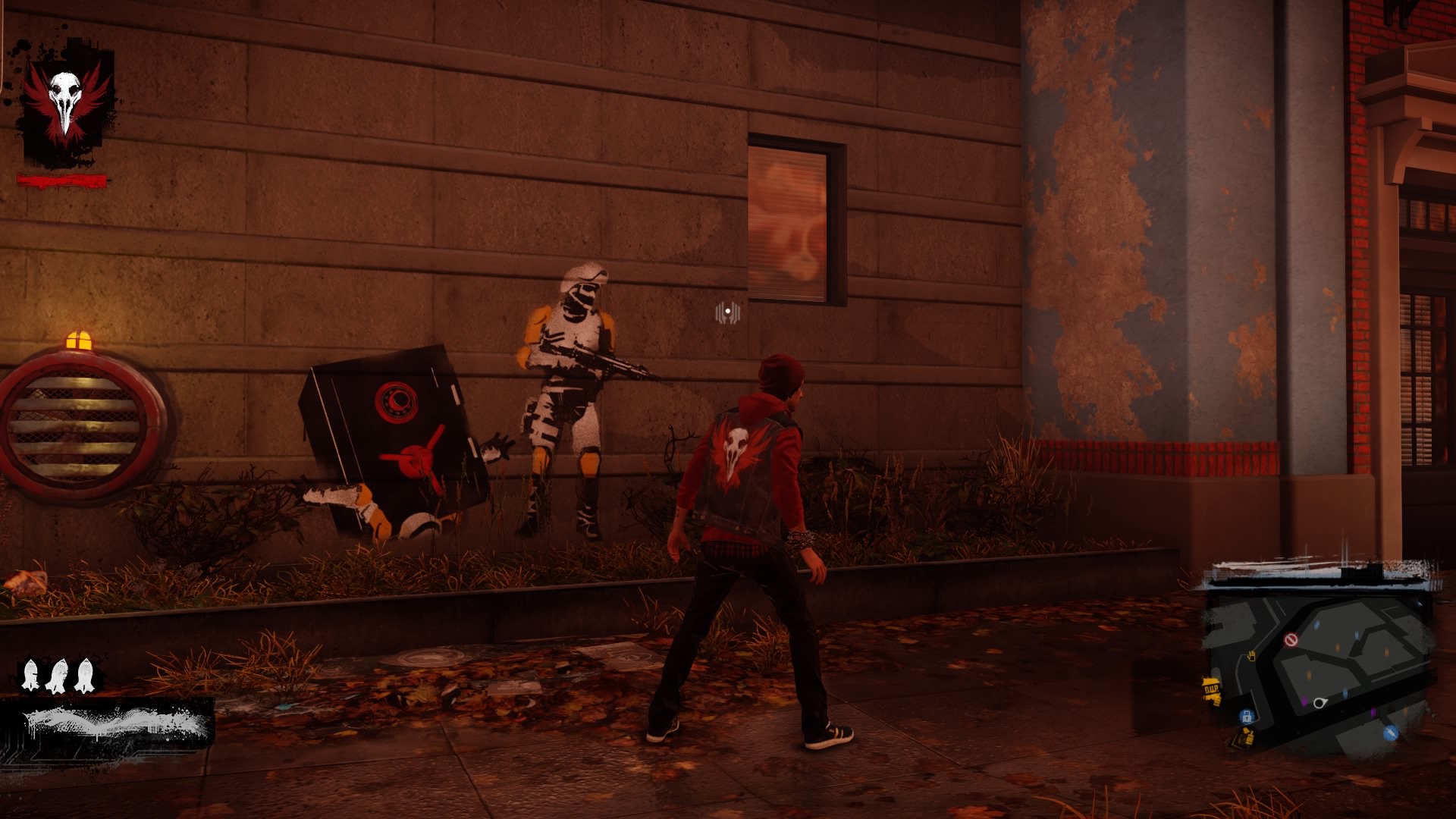Activate the spray-paint interaction prompt icon

(726, 312)
